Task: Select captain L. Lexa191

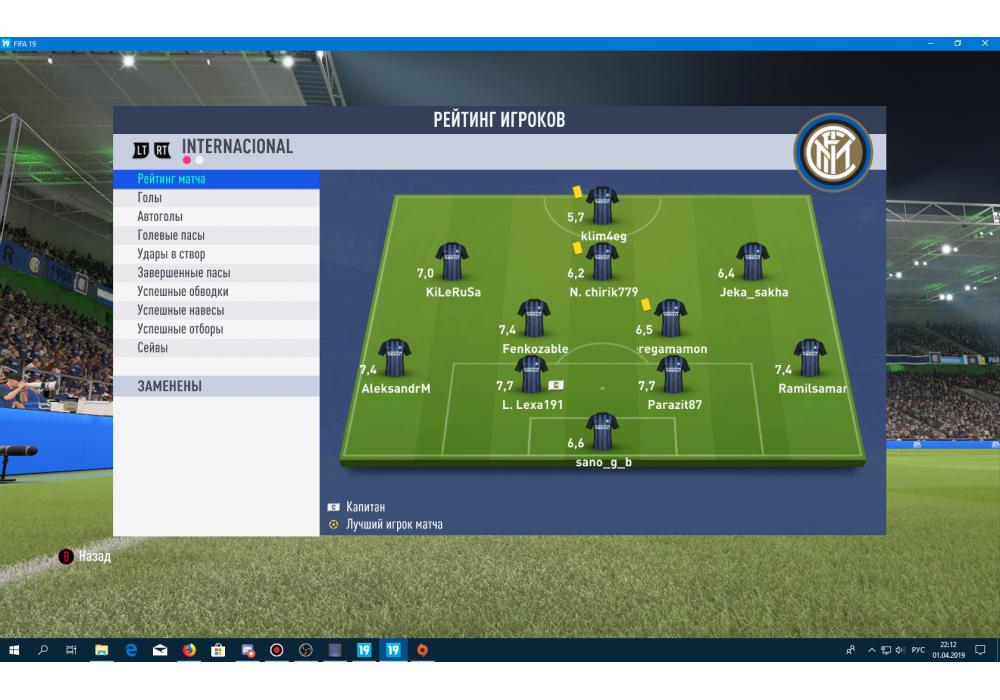Action: [533, 374]
